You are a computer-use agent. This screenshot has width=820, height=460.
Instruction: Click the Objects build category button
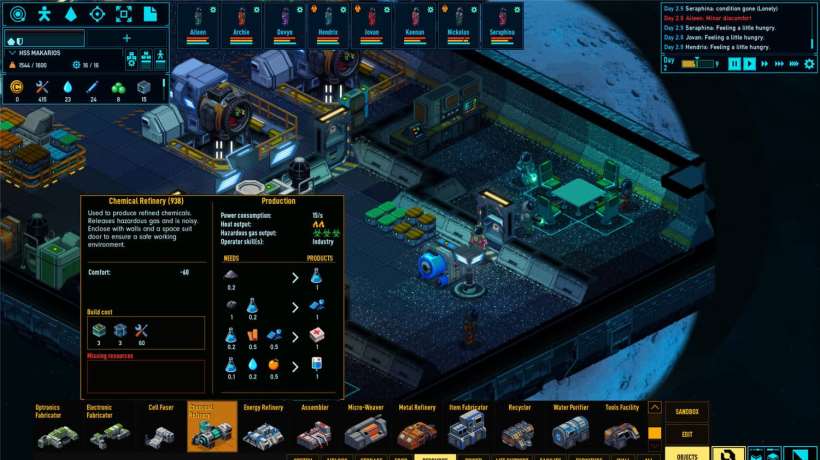pos(687,454)
